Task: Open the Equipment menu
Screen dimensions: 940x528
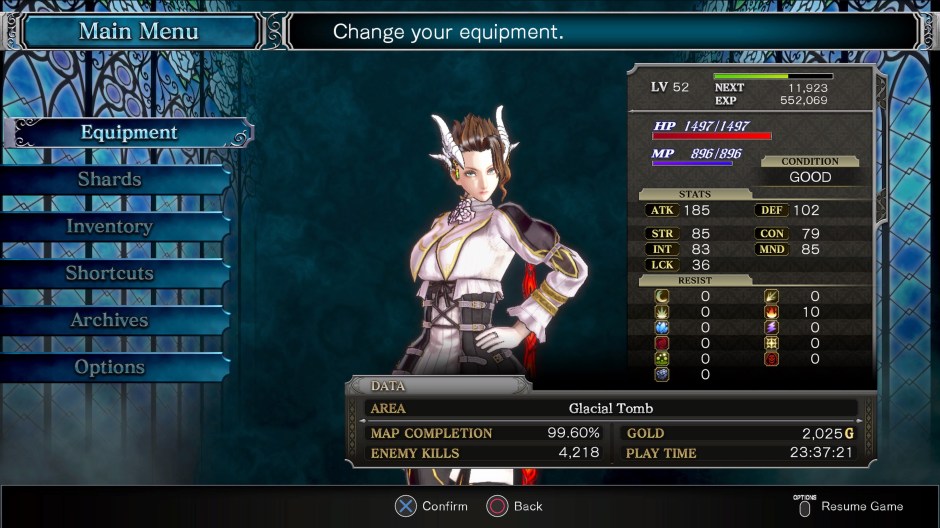Action: tap(129, 133)
